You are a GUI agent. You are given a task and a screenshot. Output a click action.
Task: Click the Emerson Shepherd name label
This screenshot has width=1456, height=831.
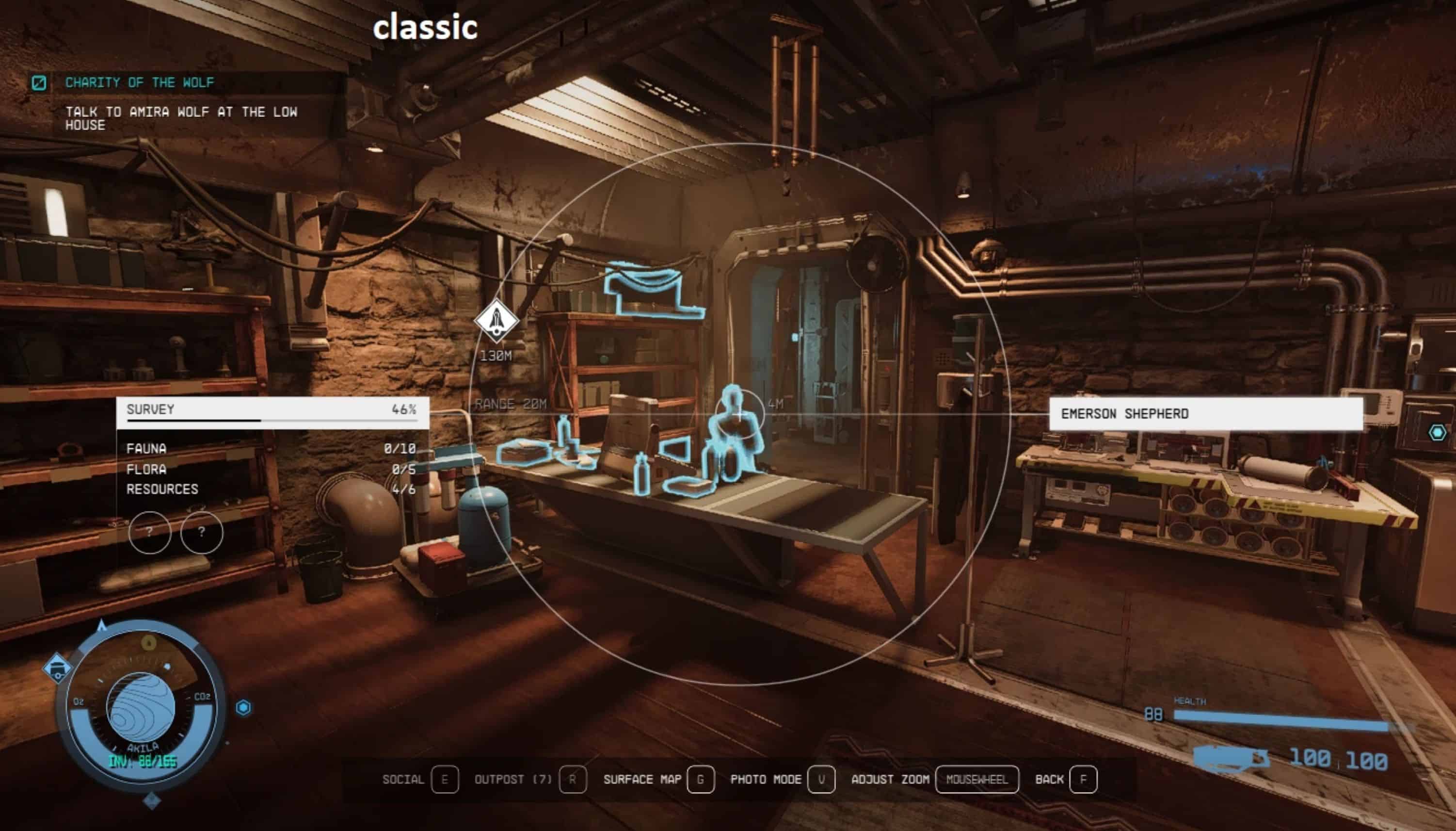click(1206, 414)
